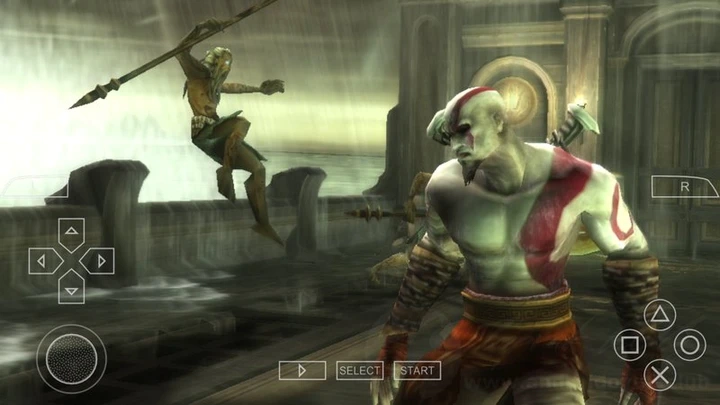Tap the D-pad right arrow
Image resolution: width=720 pixels, height=405 pixels.
click(x=99, y=262)
